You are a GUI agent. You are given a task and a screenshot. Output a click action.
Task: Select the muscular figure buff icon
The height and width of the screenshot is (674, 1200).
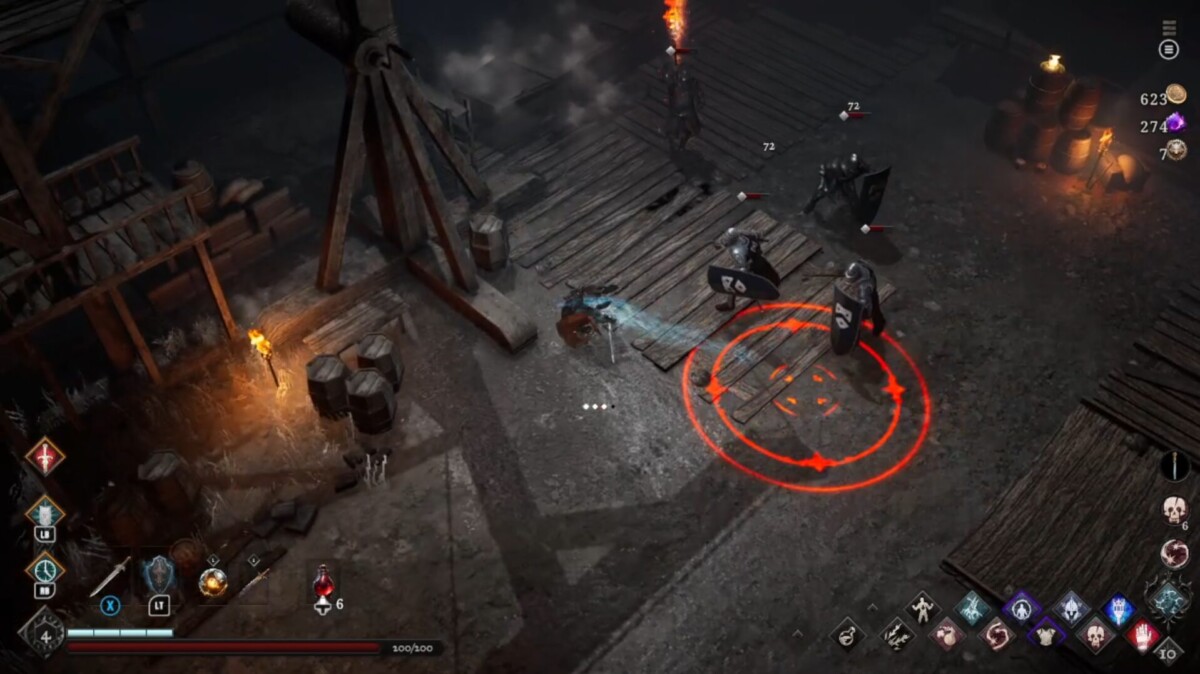pyautogui.click(x=922, y=607)
